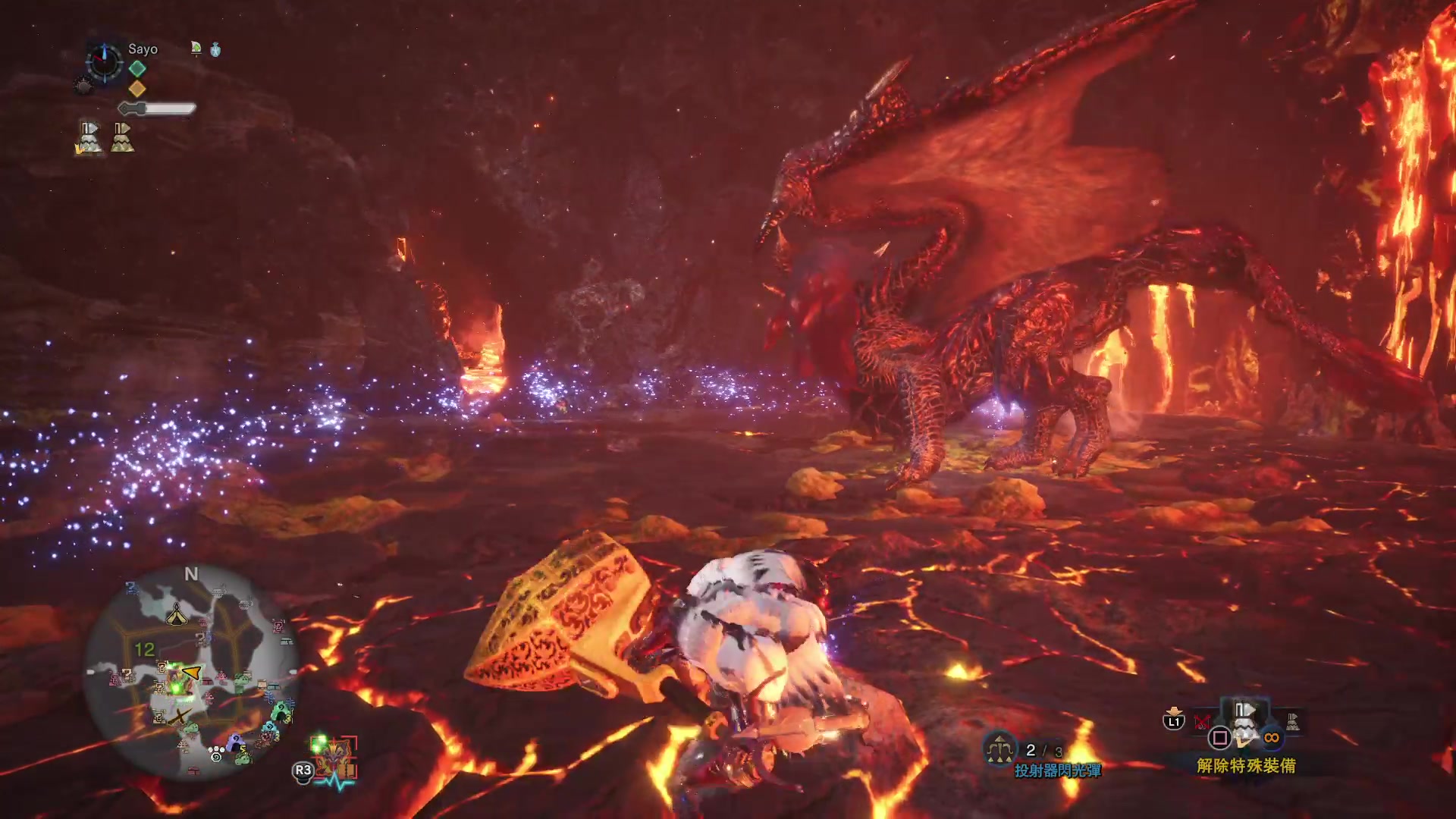Select the slinger flash pod ammo icon
This screenshot has width=1456, height=819.
(x=1000, y=750)
